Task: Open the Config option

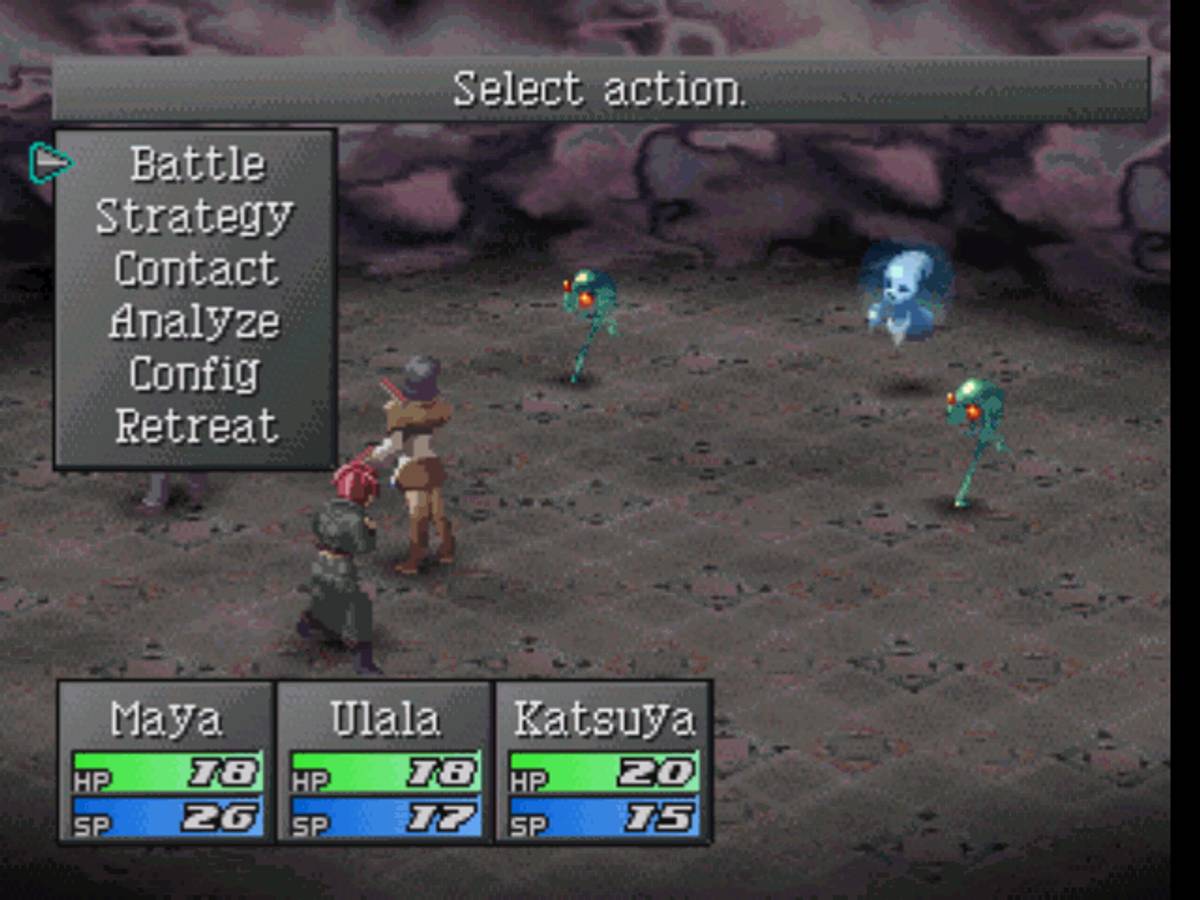Action: 195,374
